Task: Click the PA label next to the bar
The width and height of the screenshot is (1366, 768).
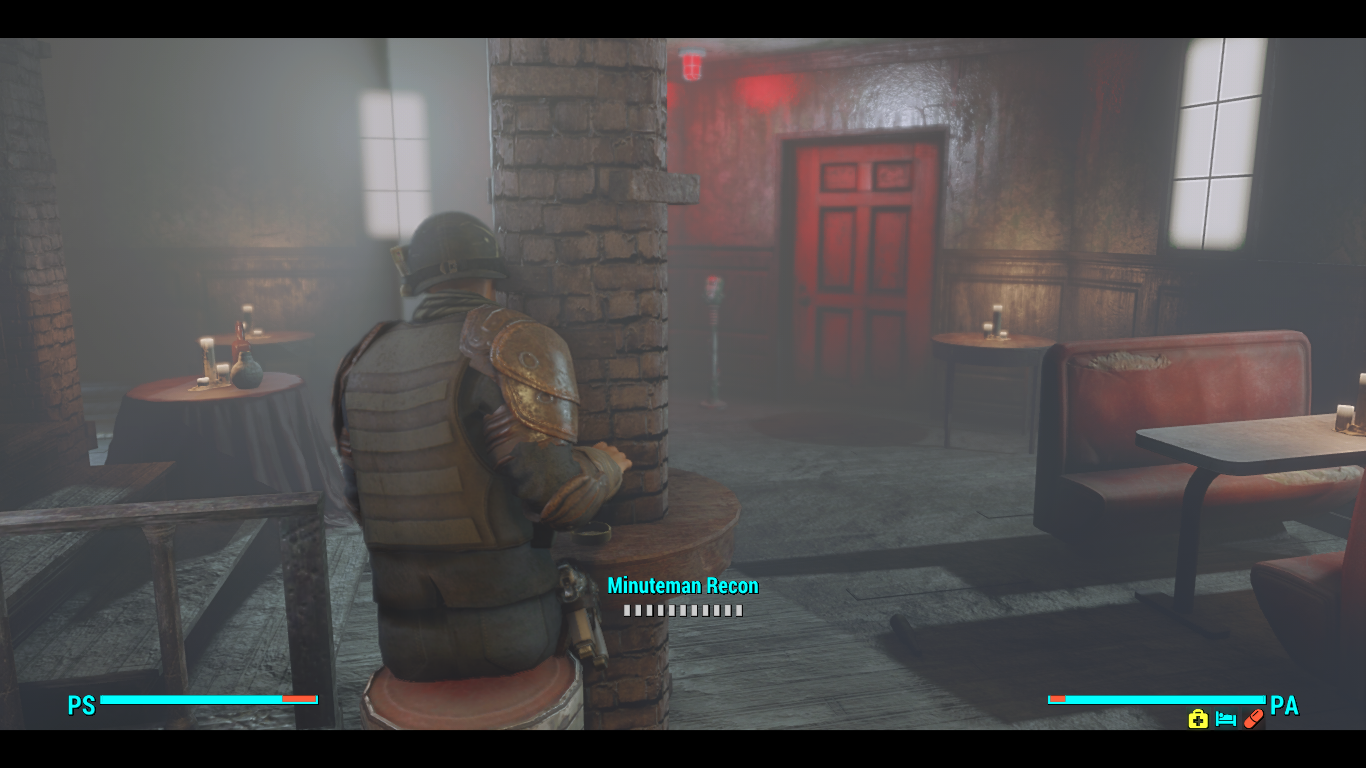Action: click(1287, 707)
